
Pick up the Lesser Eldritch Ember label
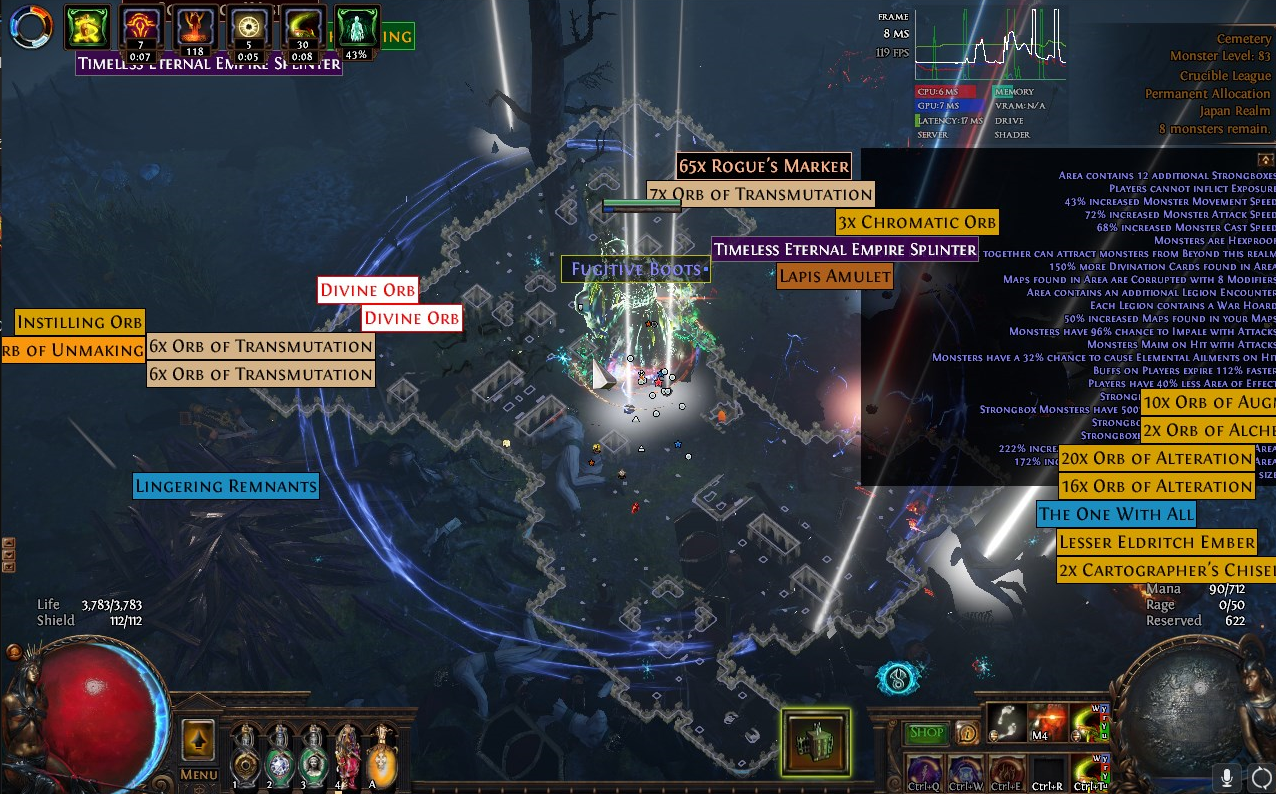click(x=1157, y=542)
